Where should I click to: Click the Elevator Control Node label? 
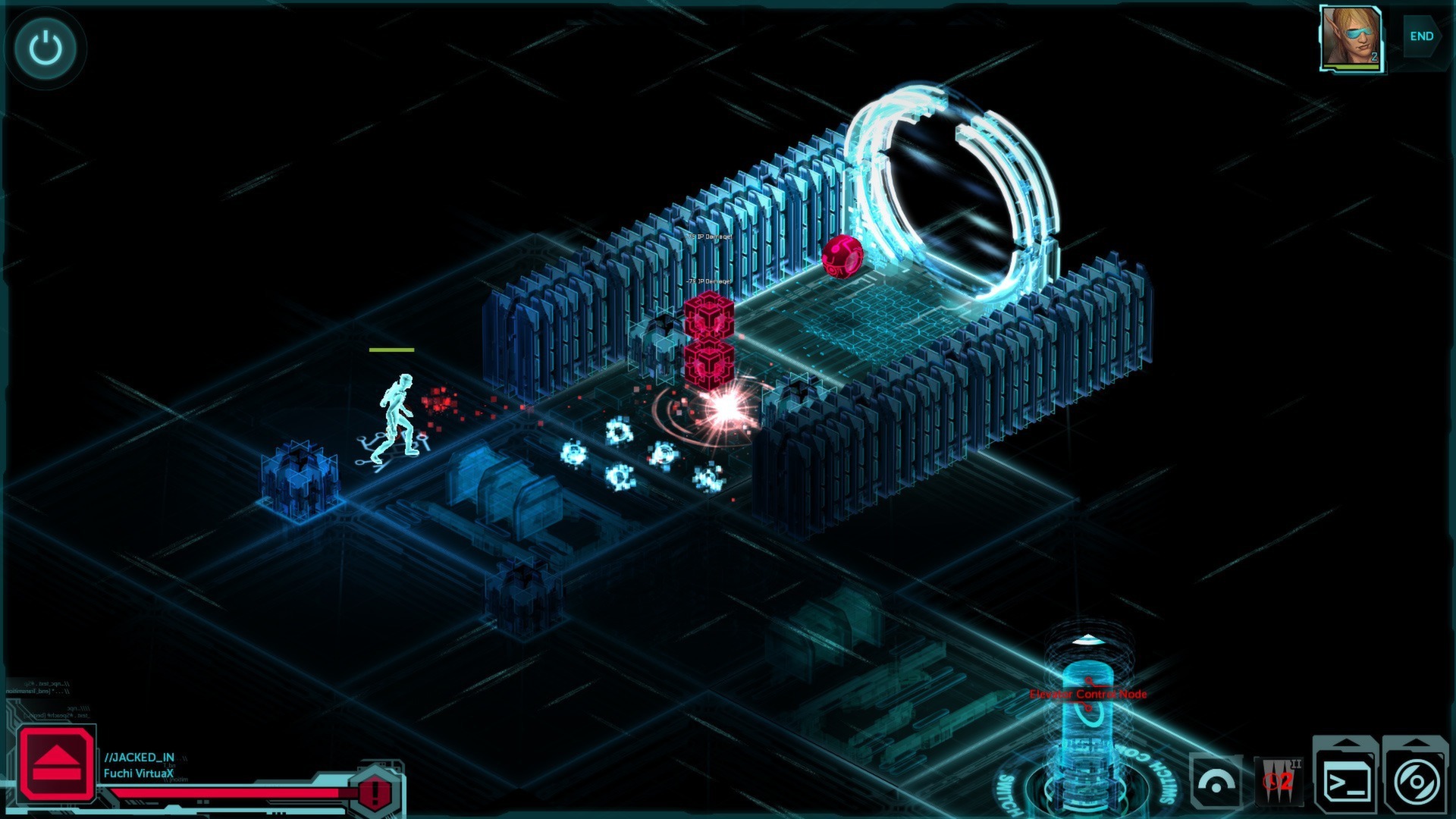1090,692
